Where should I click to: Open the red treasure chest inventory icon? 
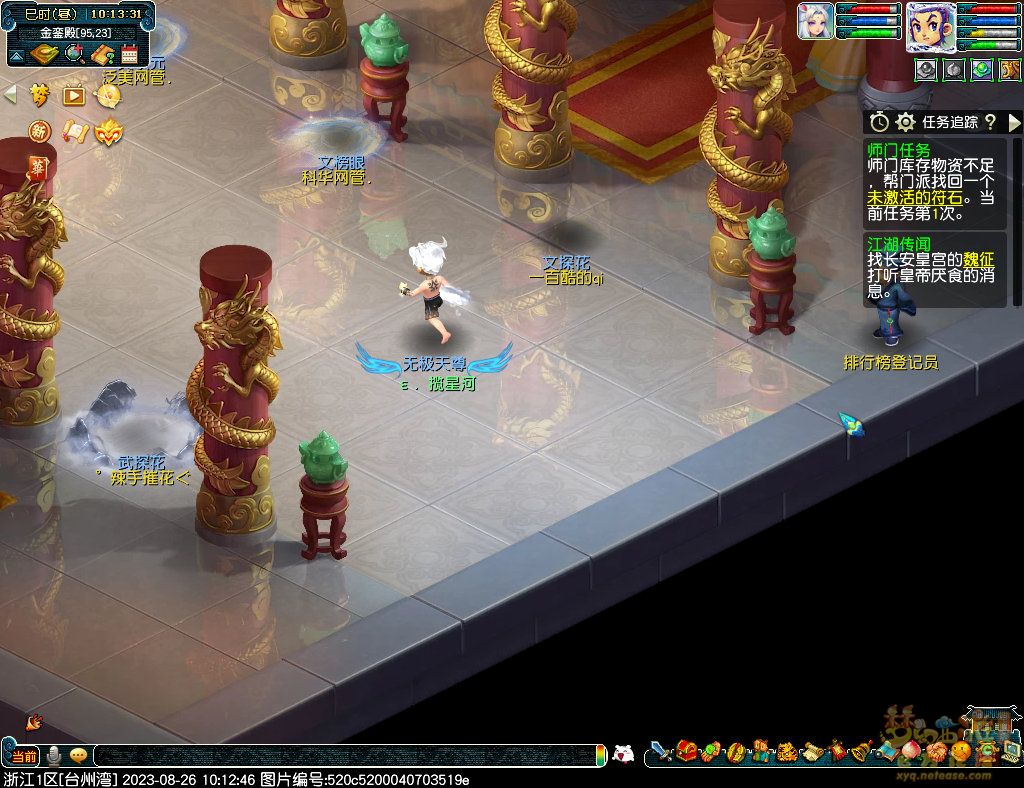tap(686, 750)
